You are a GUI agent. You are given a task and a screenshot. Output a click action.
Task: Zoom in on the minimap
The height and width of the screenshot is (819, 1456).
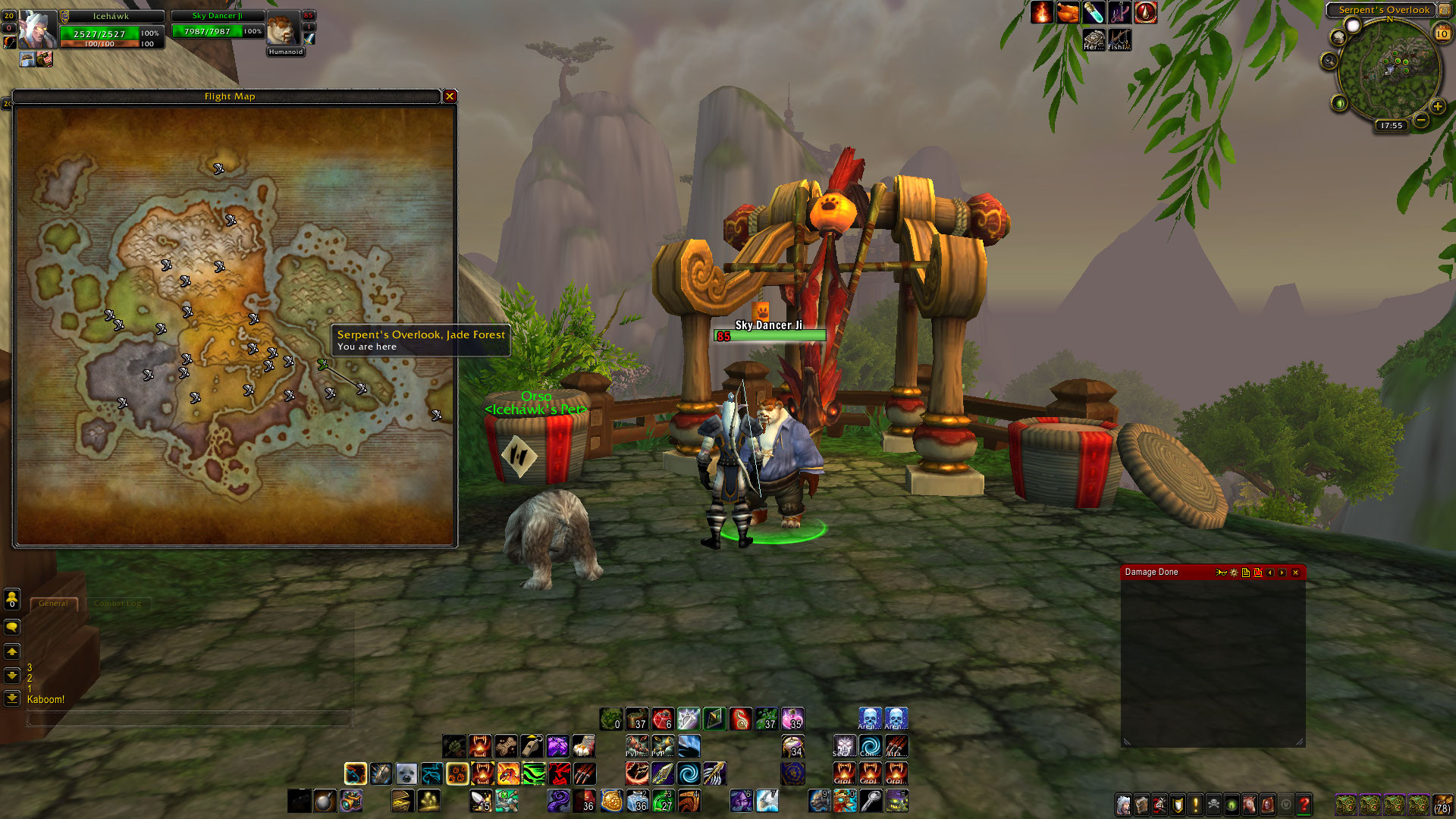pos(1437,107)
